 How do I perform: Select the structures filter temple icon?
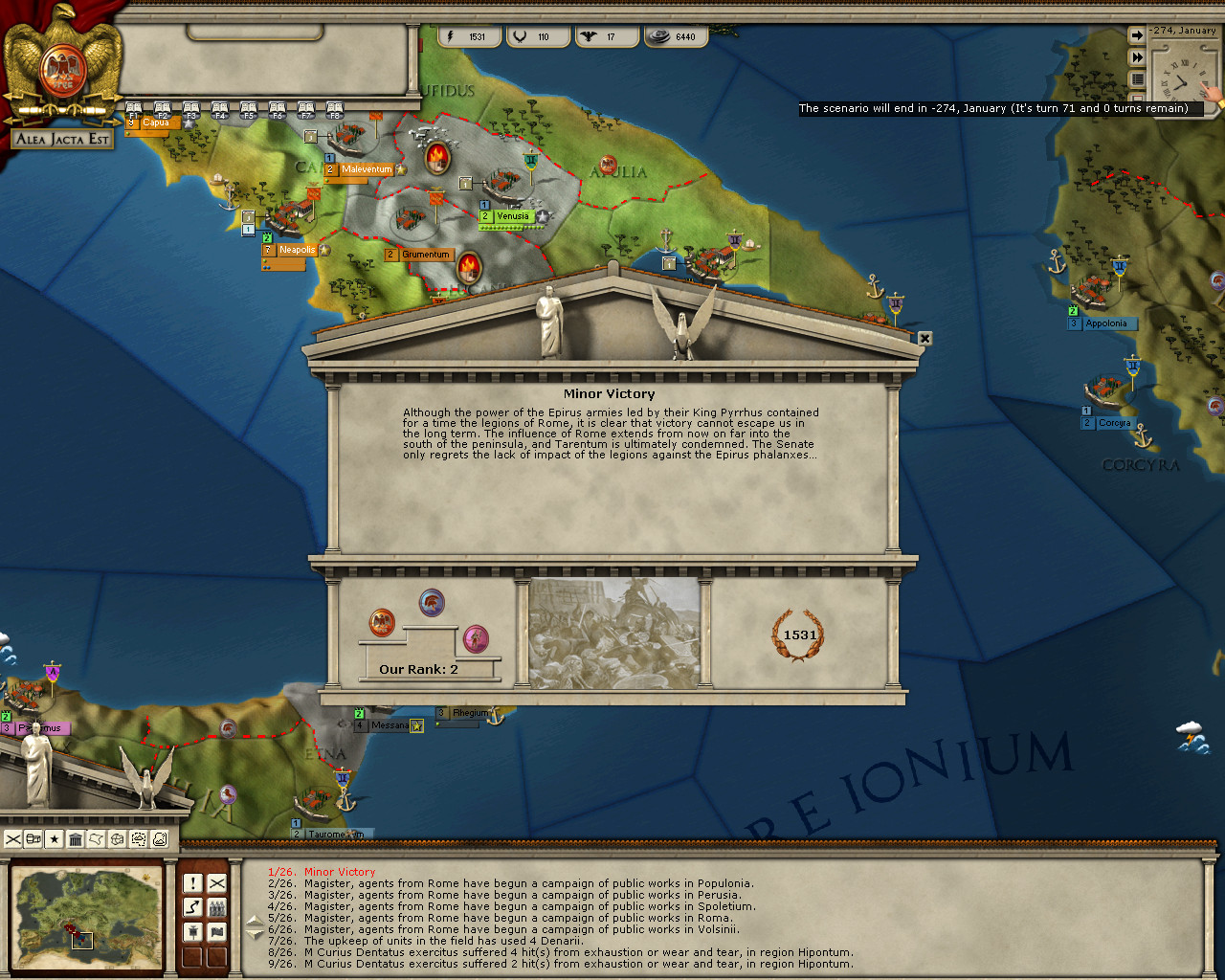75,839
